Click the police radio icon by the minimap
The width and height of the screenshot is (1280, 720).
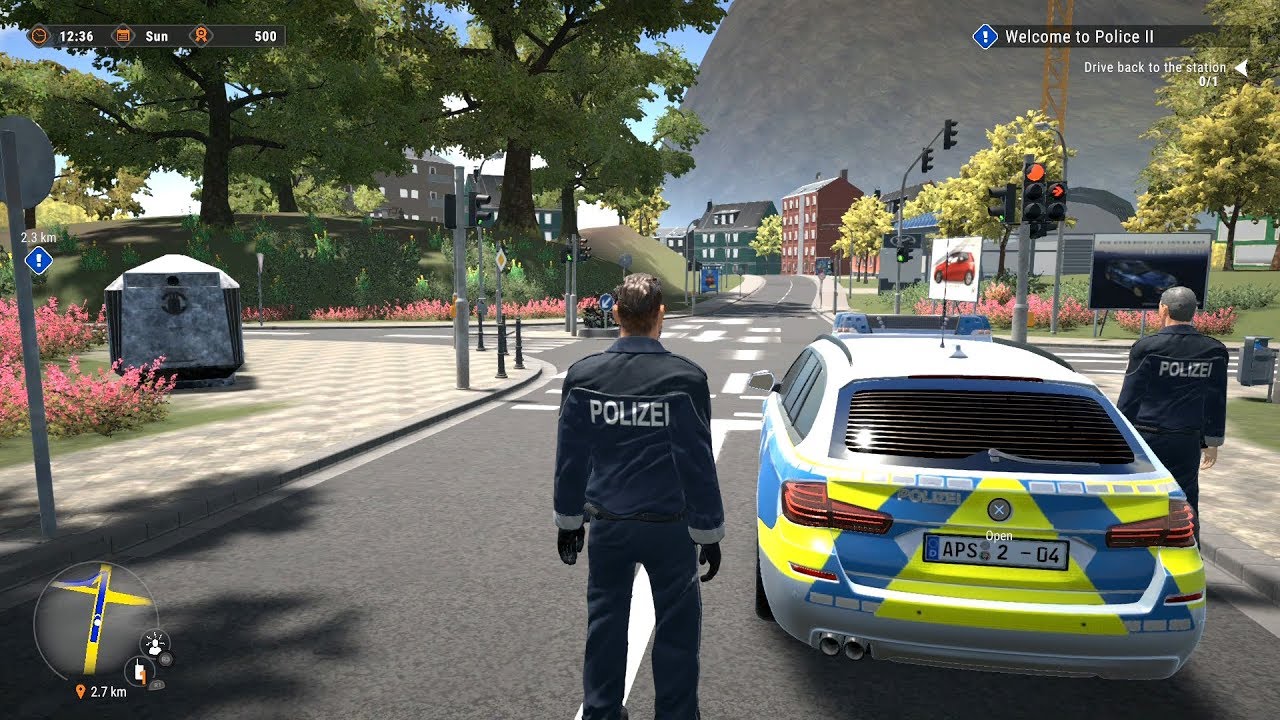[x=140, y=672]
